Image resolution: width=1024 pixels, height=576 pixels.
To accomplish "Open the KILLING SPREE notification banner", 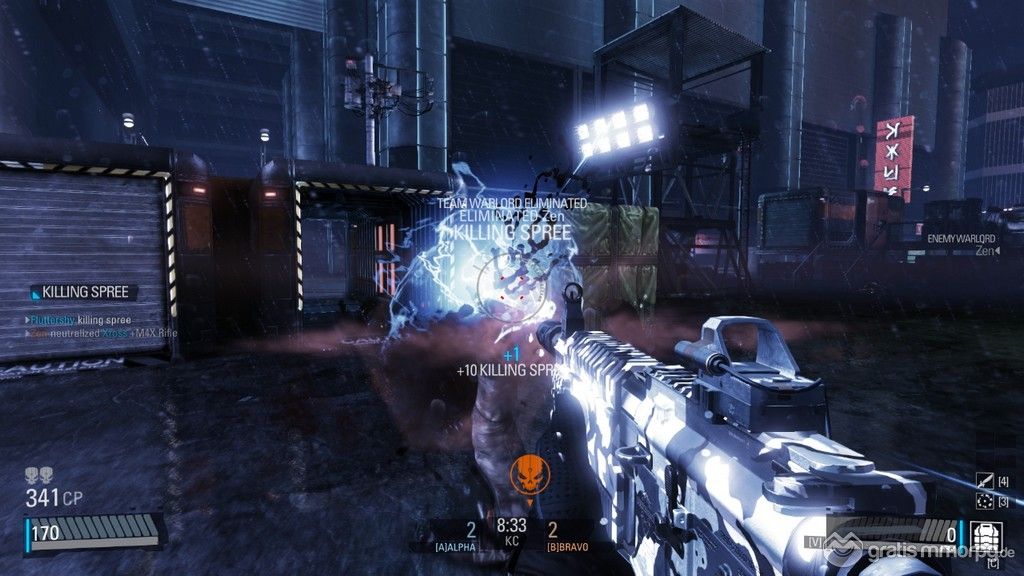I will [x=83, y=292].
